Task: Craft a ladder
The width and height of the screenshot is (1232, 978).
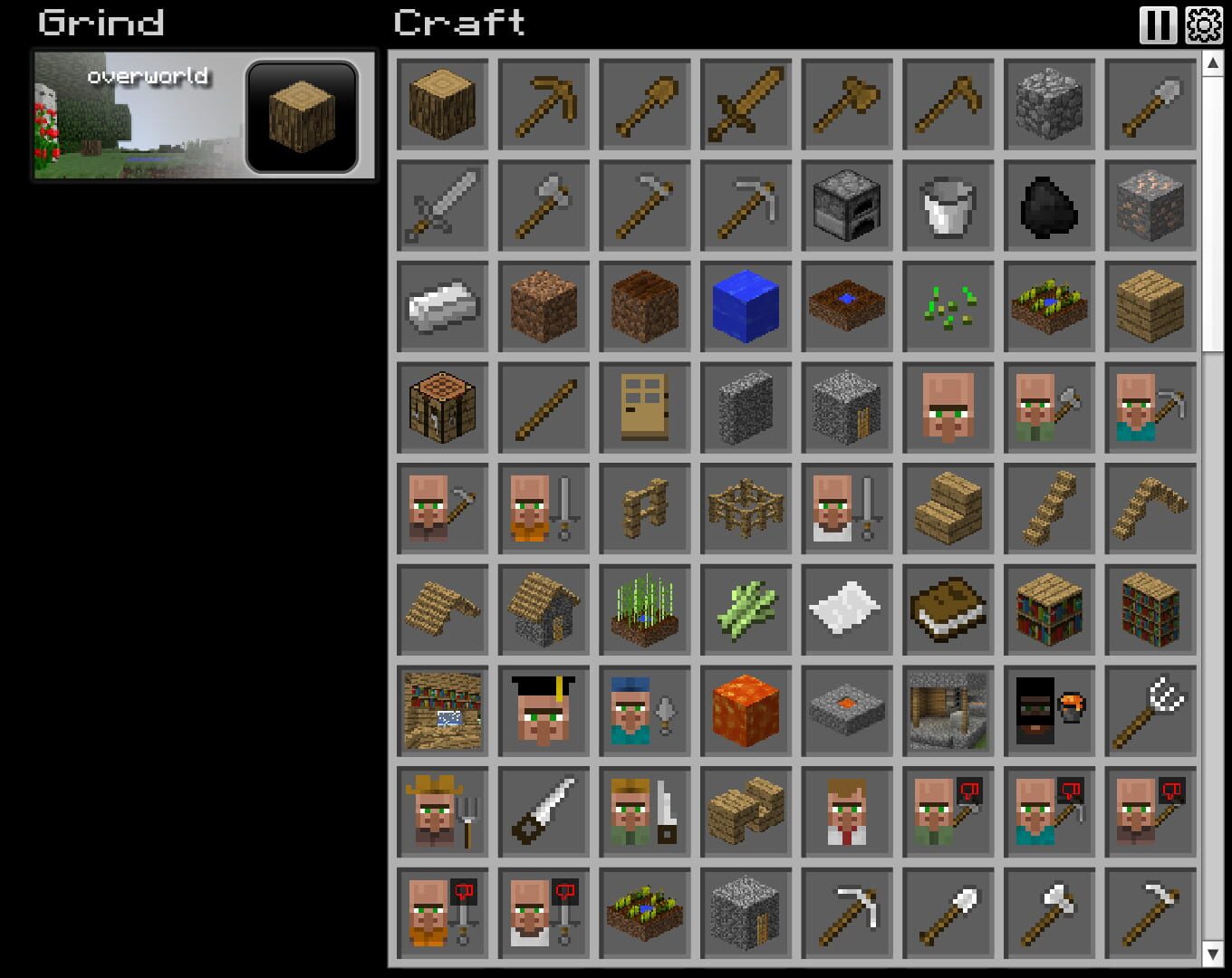Action: click(1049, 508)
